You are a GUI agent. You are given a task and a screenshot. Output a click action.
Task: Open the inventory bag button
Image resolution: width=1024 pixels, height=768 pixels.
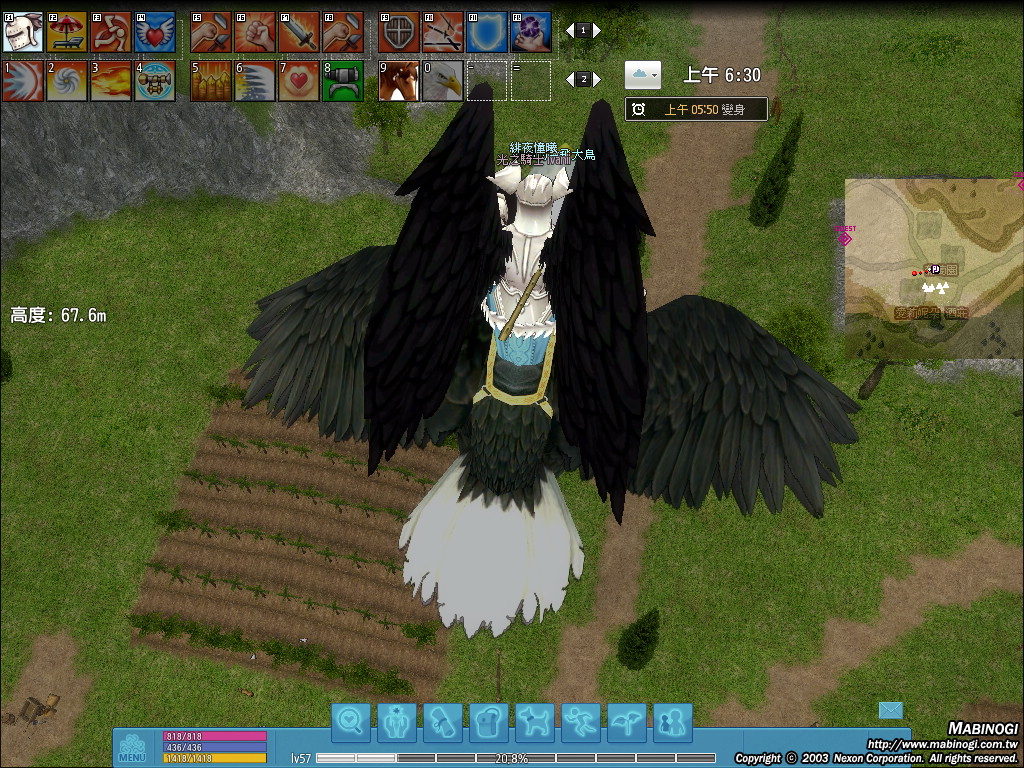pos(489,721)
